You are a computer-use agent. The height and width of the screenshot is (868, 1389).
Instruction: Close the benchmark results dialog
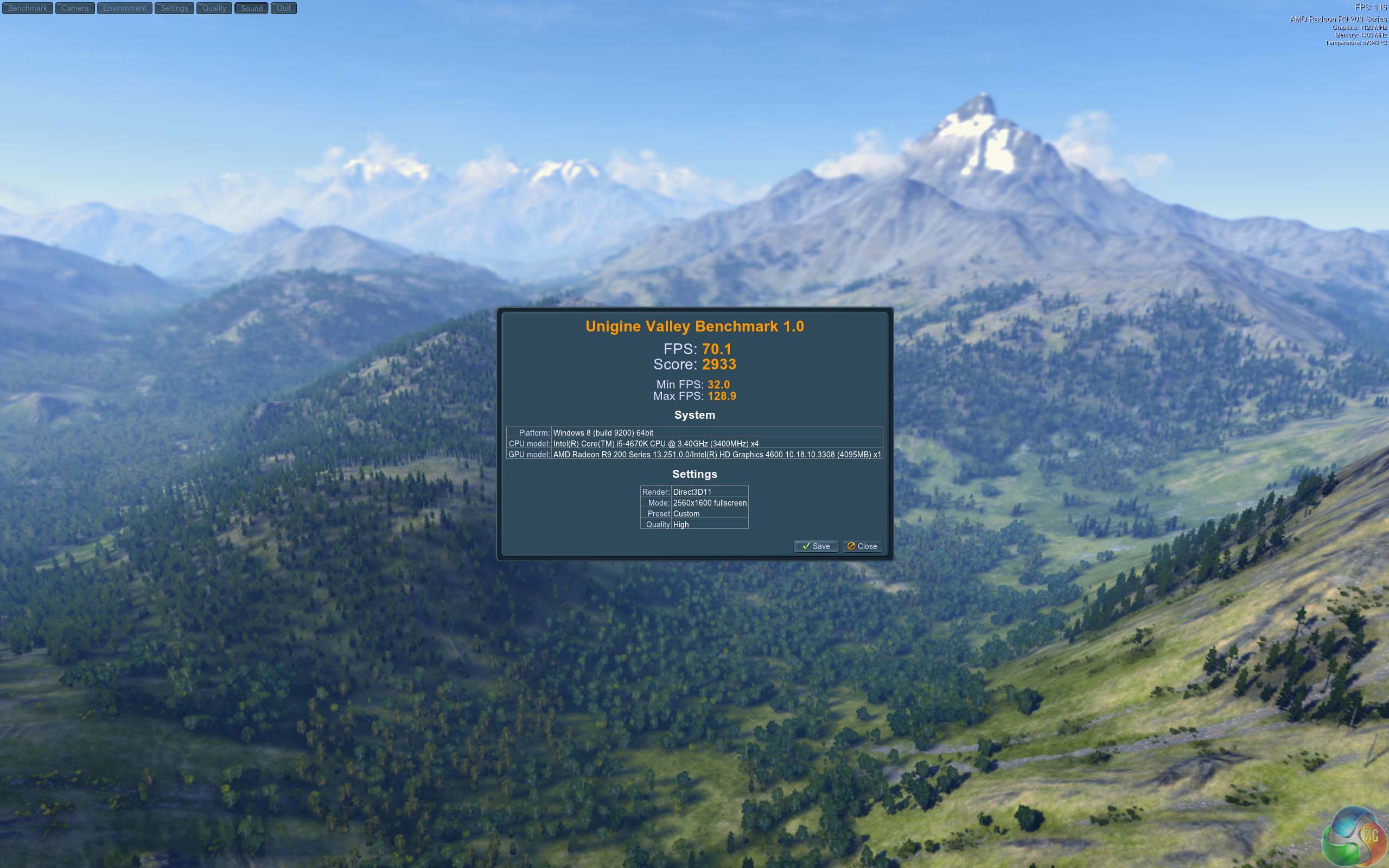point(862,546)
